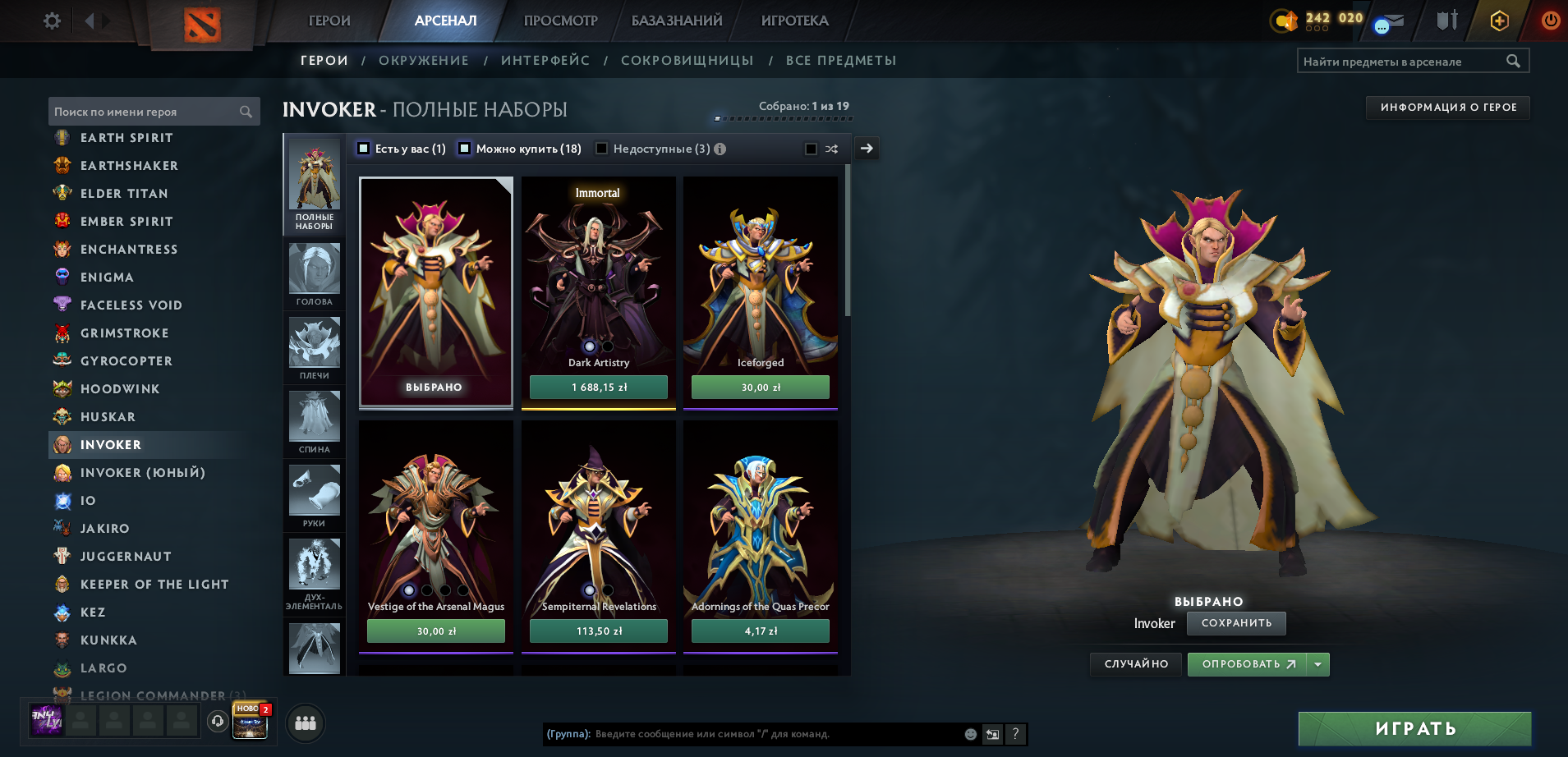
Task: Click the collection progress dots near 'Собрано: 1 из 19'
Action: pyautogui.click(x=784, y=118)
